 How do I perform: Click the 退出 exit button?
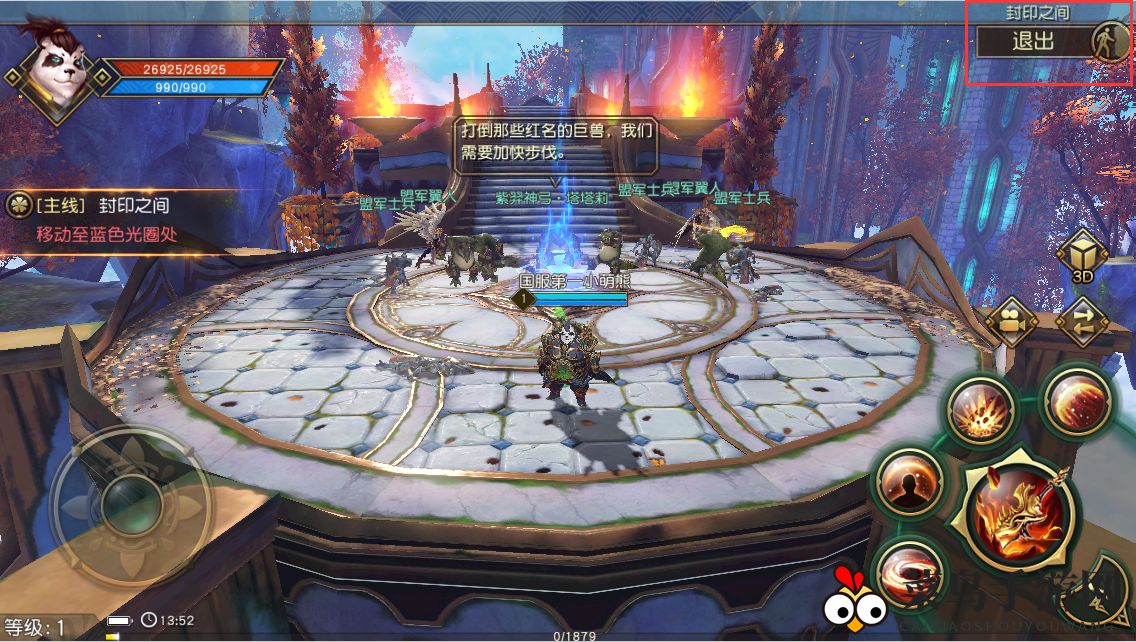1032,42
